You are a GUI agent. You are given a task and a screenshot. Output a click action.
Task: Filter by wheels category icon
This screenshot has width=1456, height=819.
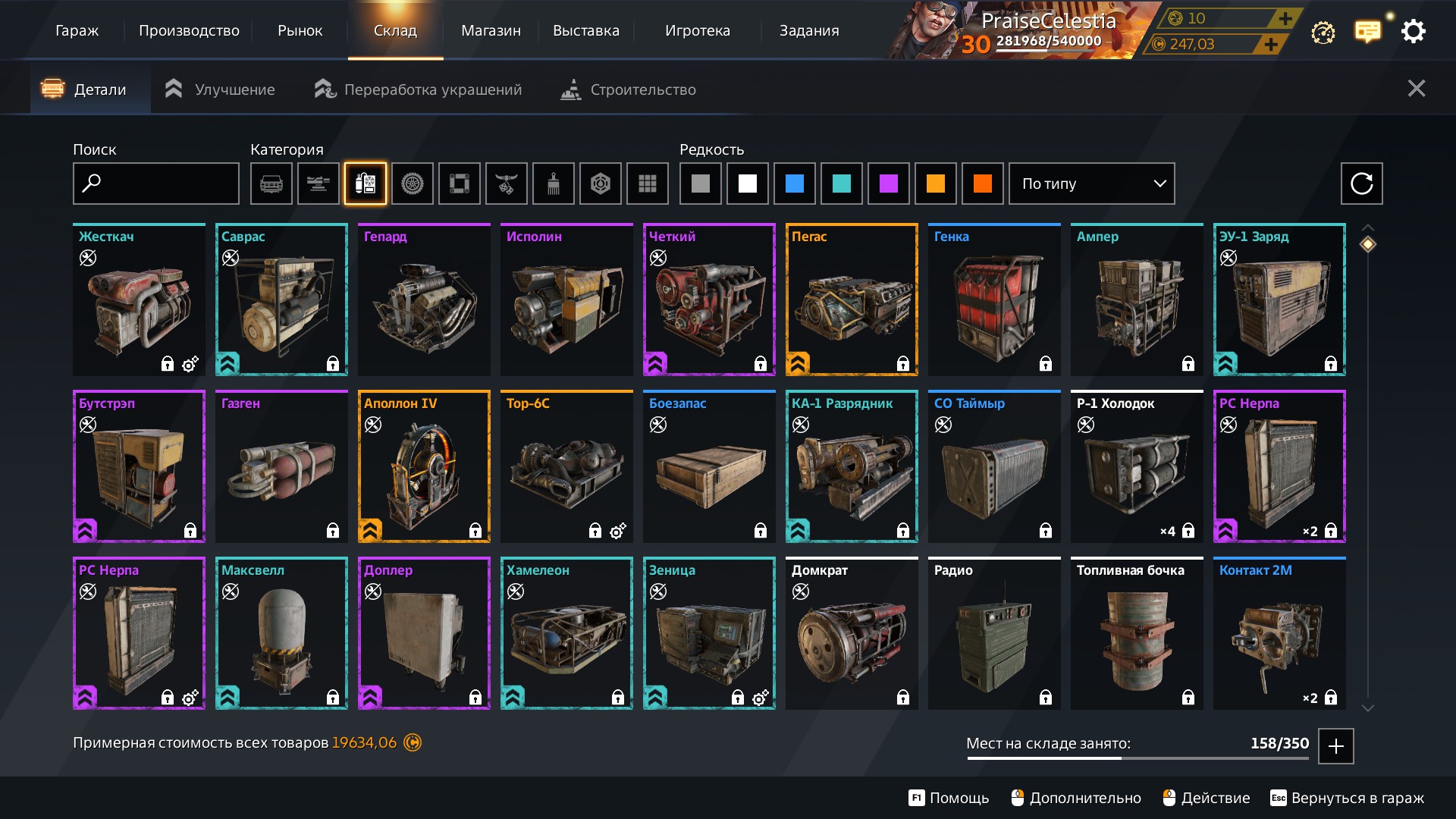point(413,184)
